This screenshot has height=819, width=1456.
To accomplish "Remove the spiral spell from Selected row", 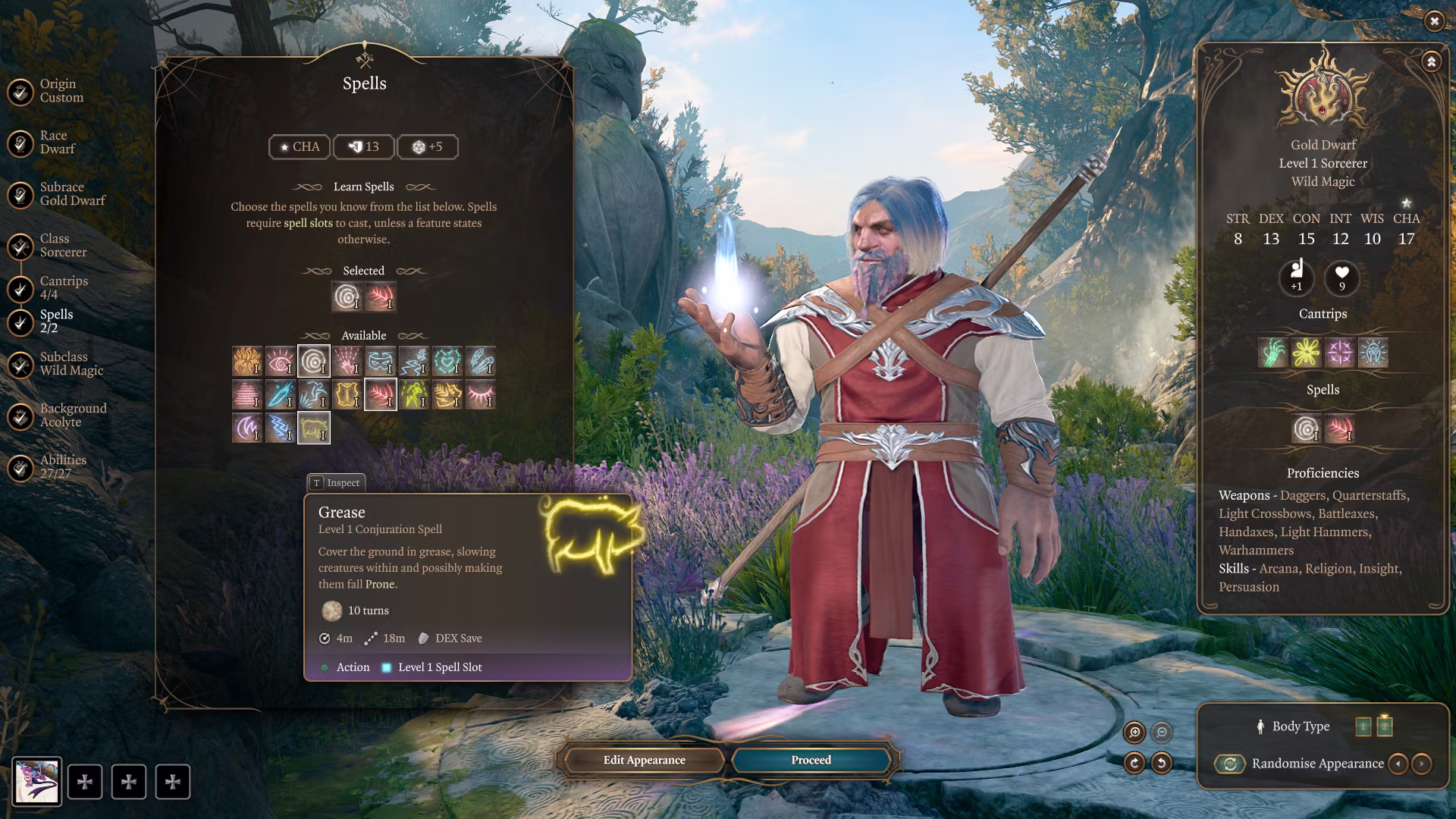I will [347, 297].
